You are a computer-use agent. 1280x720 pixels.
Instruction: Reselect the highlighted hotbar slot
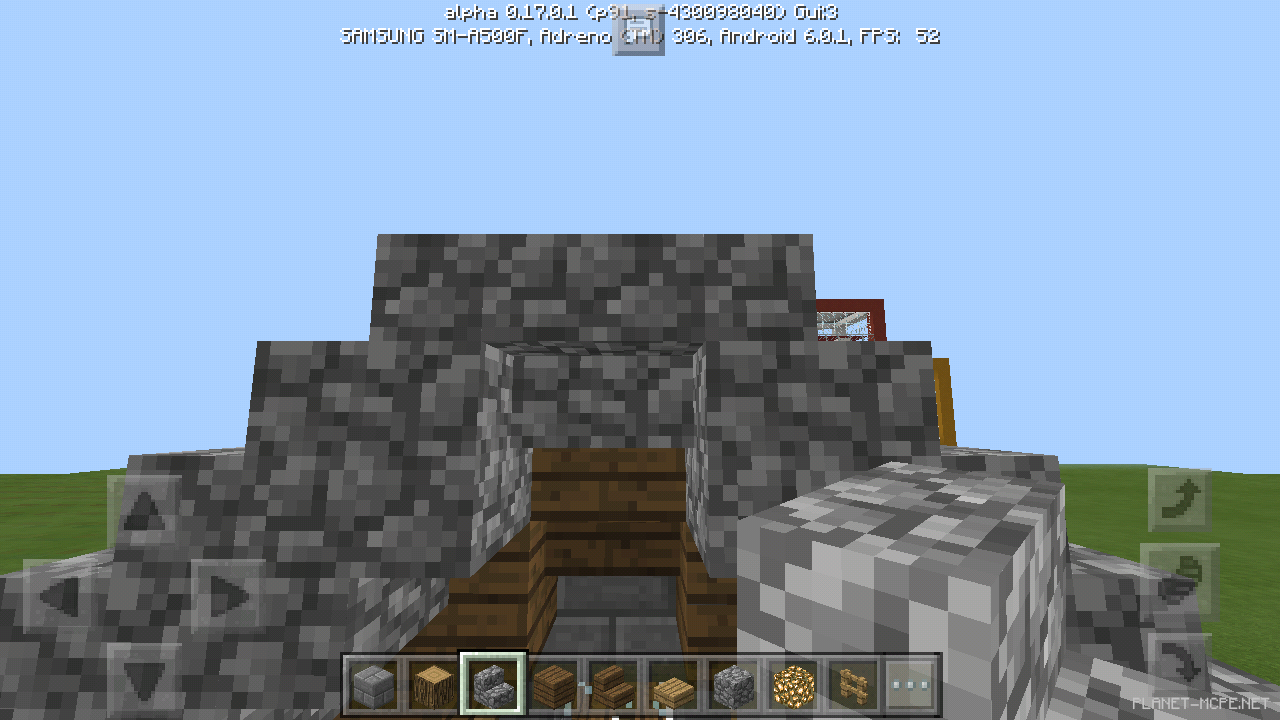pyautogui.click(x=493, y=685)
